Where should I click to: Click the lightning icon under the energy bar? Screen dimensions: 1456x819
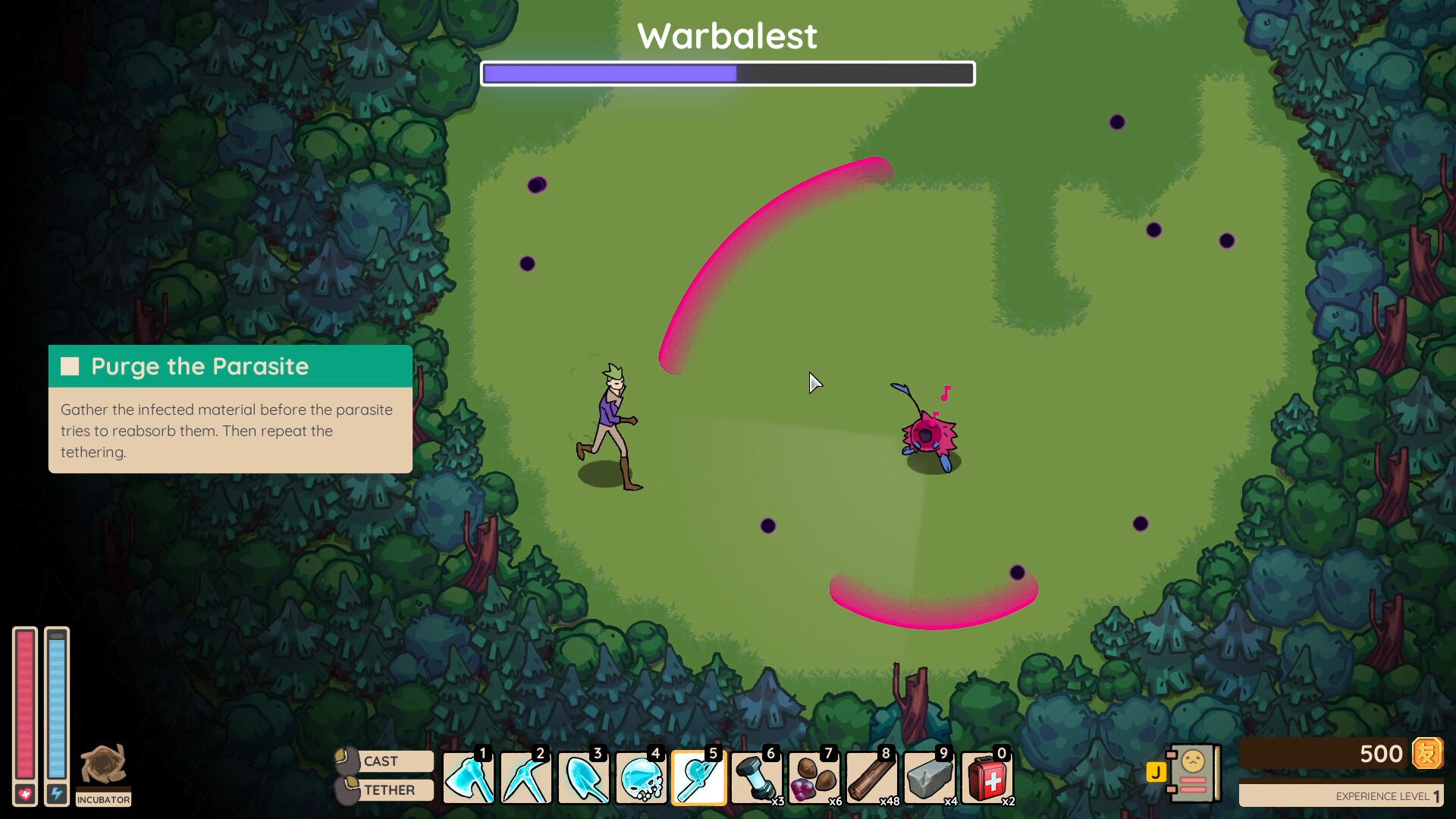(55, 794)
